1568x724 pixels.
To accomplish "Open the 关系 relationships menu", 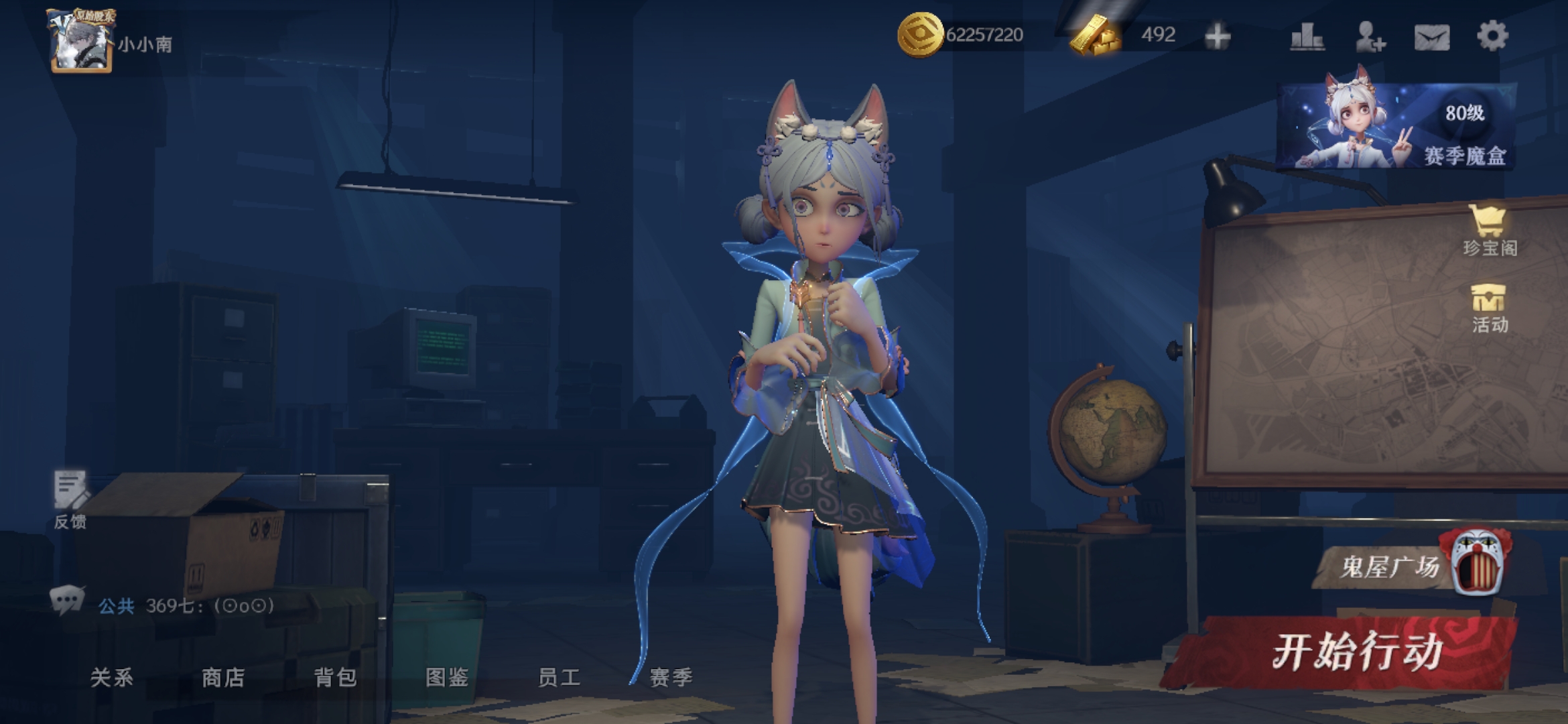I will [112, 677].
